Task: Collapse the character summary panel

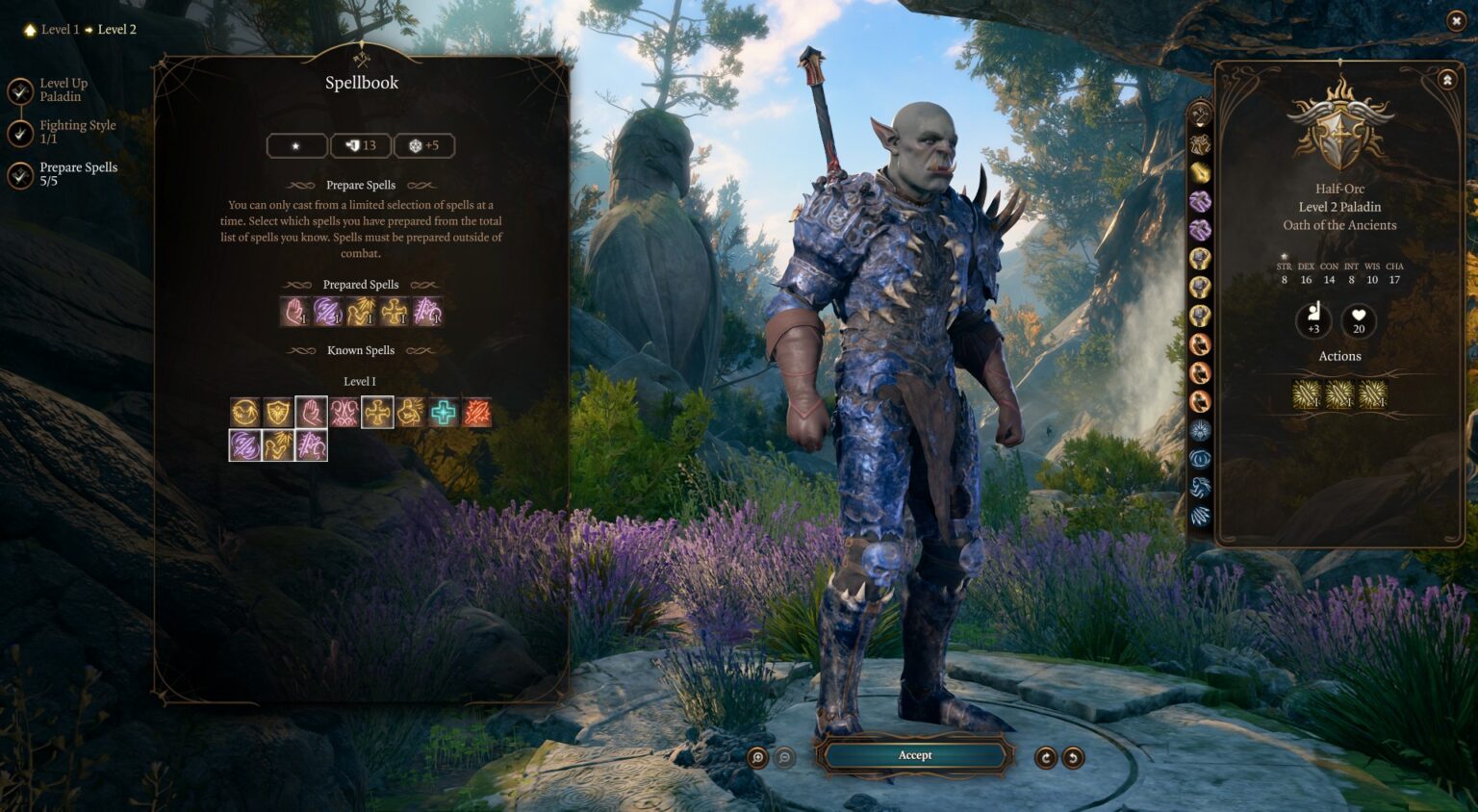Action: (x=1447, y=81)
